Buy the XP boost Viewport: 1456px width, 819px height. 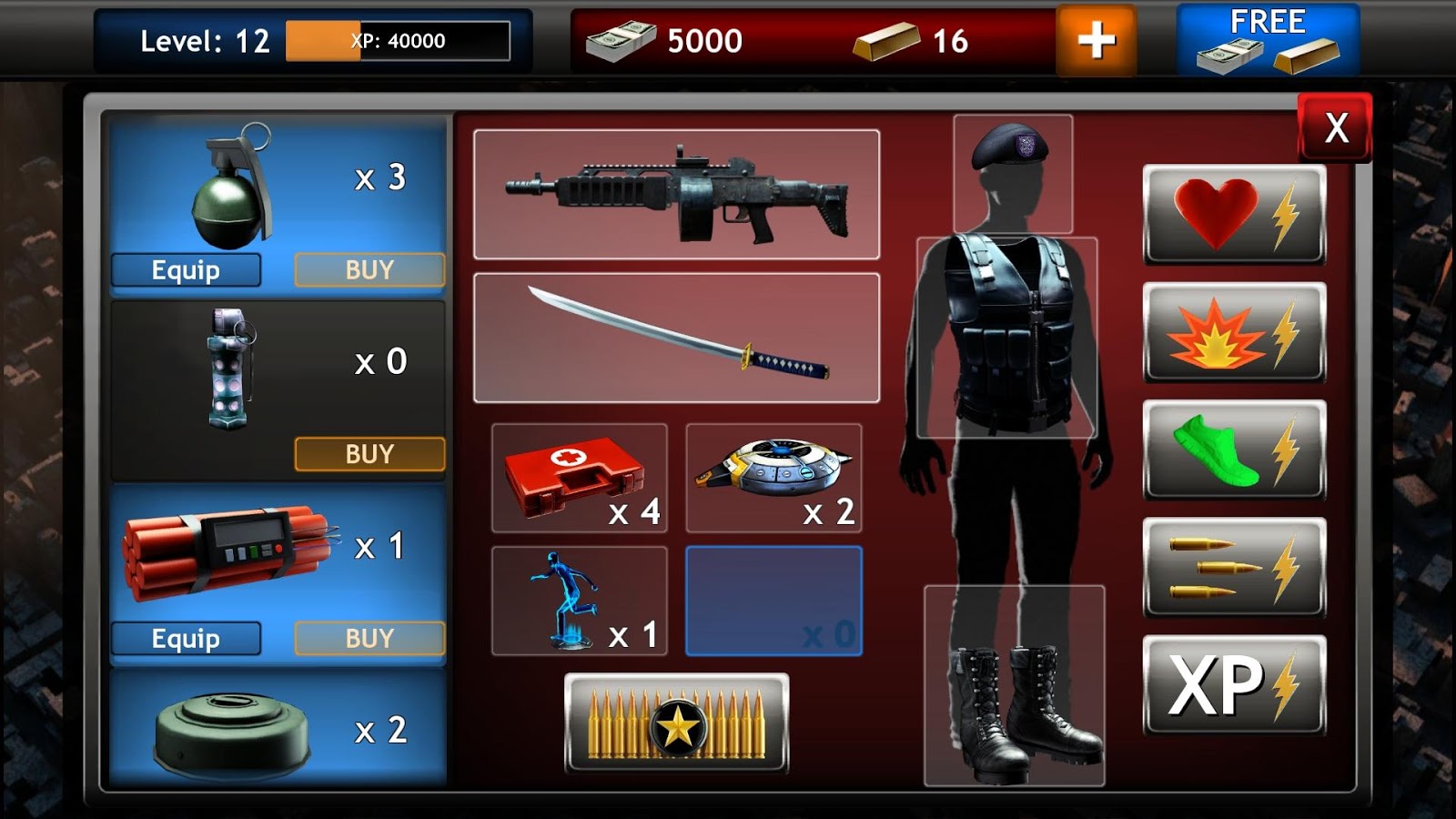[1233, 687]
